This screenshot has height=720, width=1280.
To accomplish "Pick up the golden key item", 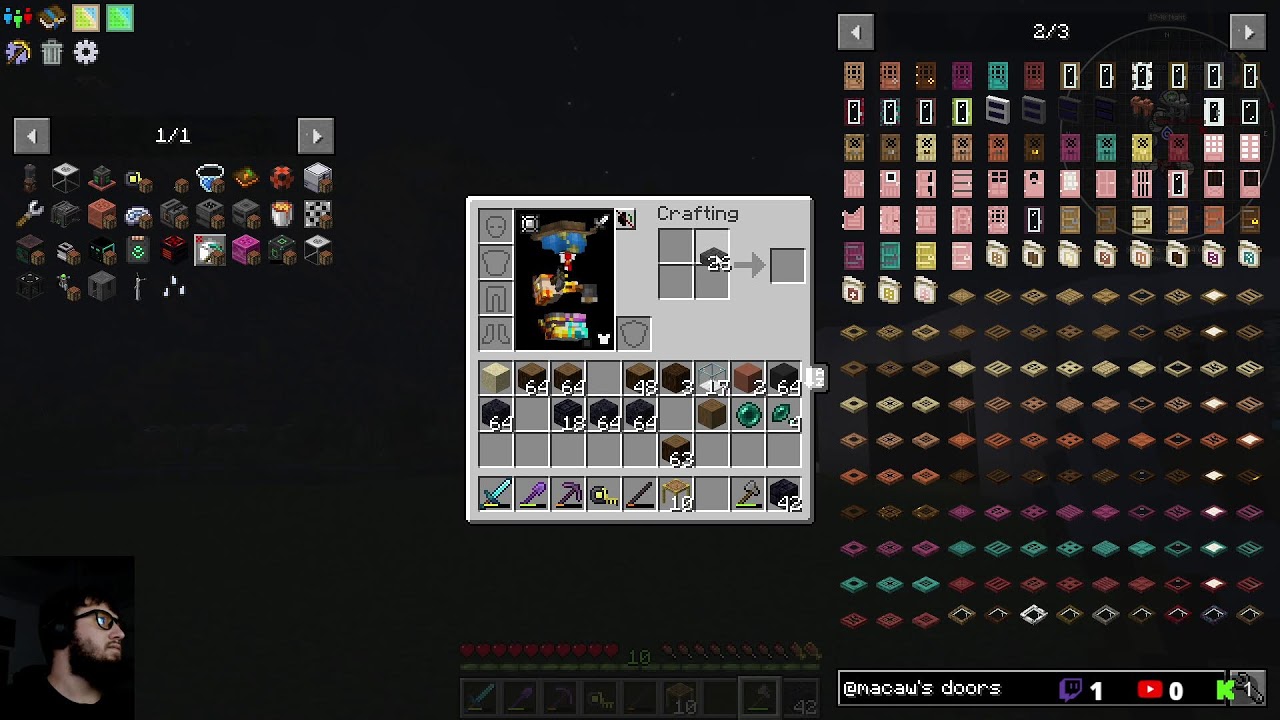I will 604,494.
